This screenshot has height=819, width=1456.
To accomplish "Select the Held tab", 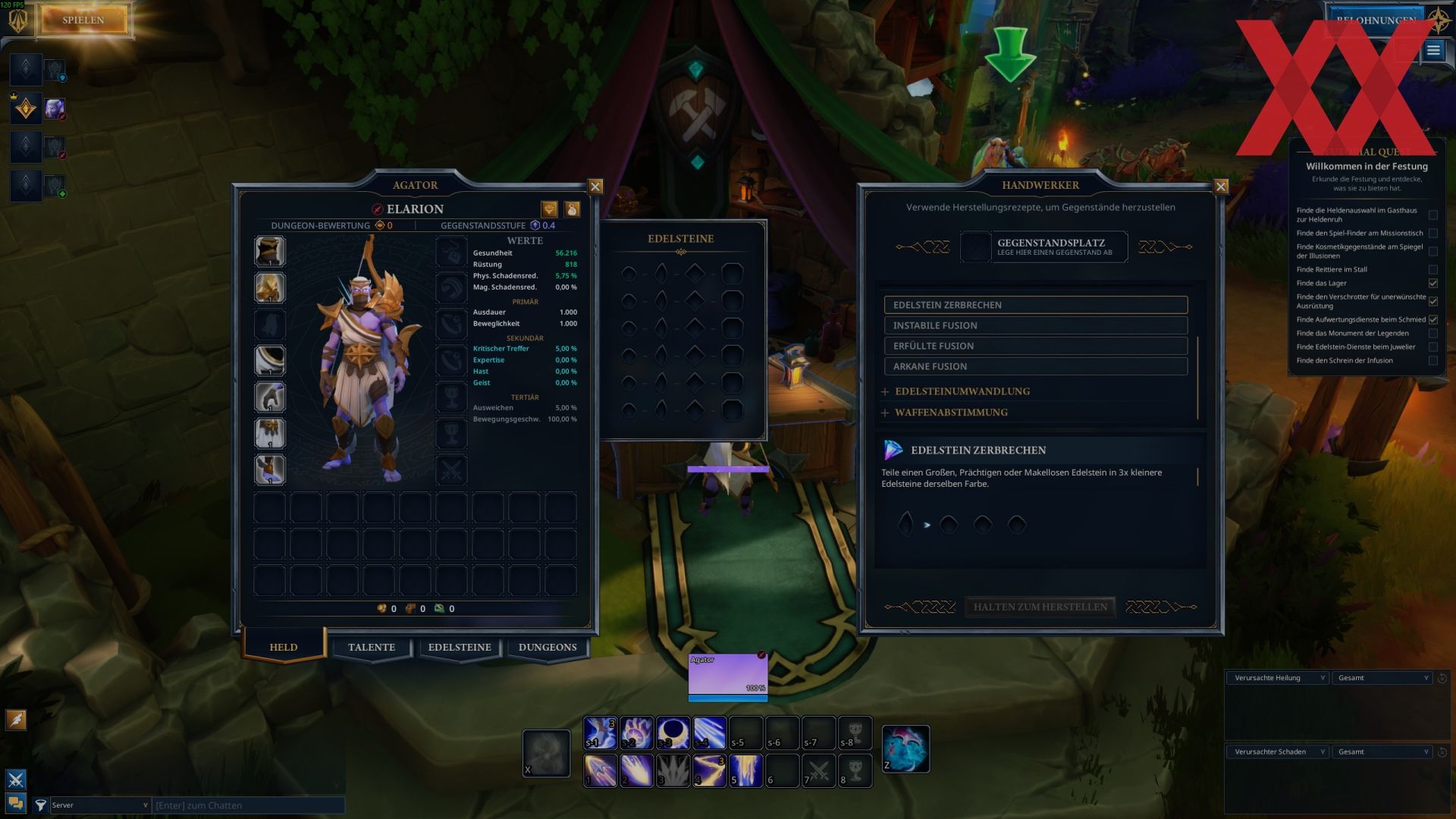I will (284, 648).
